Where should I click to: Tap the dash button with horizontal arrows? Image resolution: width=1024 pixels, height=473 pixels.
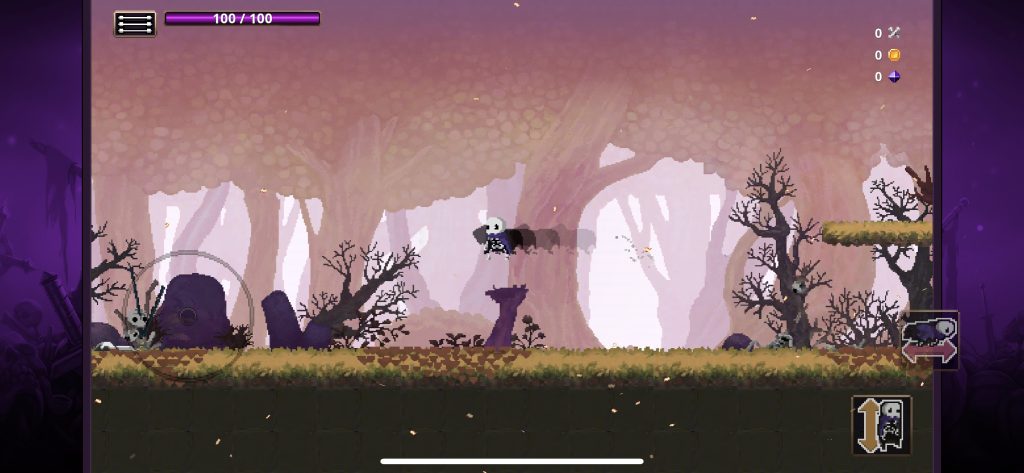[930, 340]
